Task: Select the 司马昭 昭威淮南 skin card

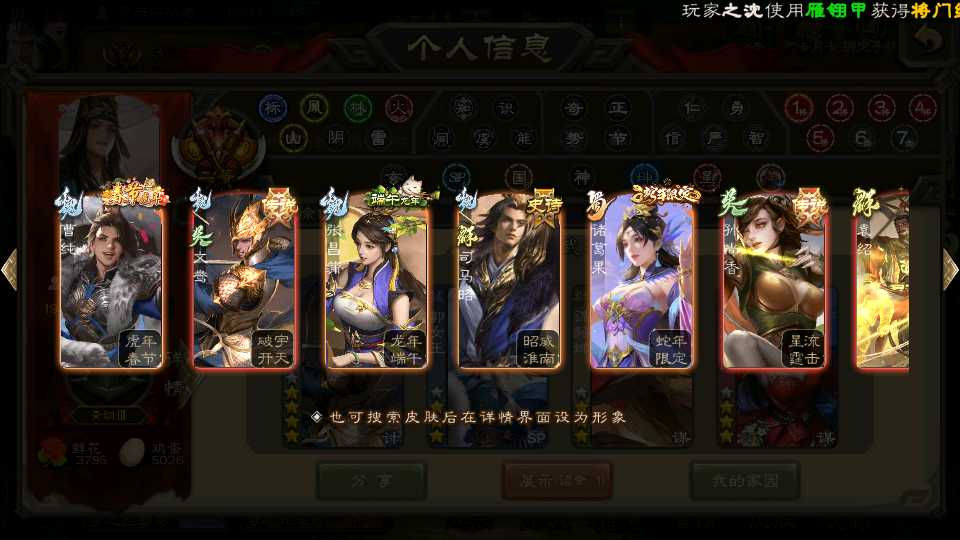Action: click(509, 281)
